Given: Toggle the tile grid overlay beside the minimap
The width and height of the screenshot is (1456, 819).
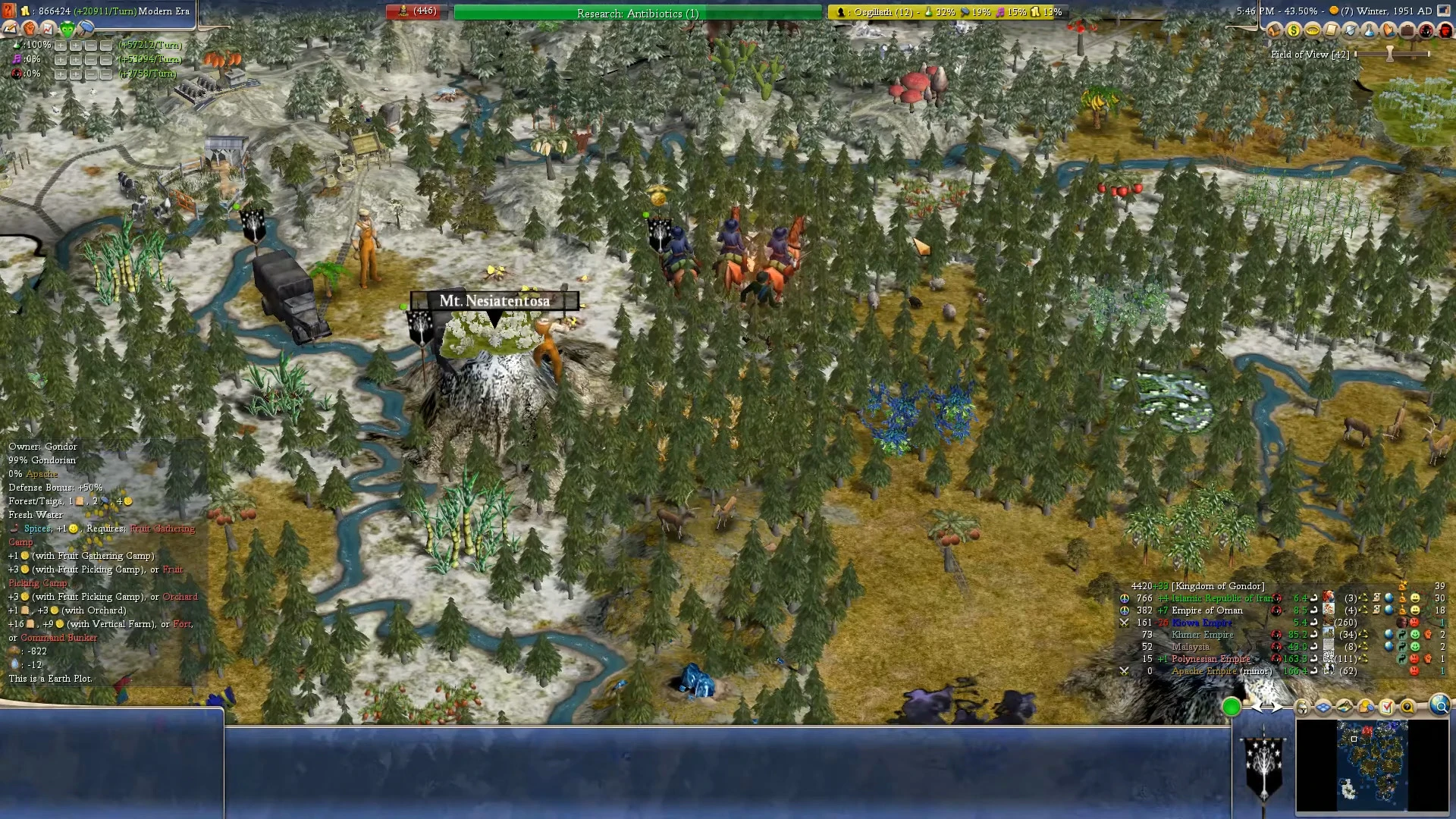Looking at the screenshot, I should pyautogui.click(x=1322, y=707).
